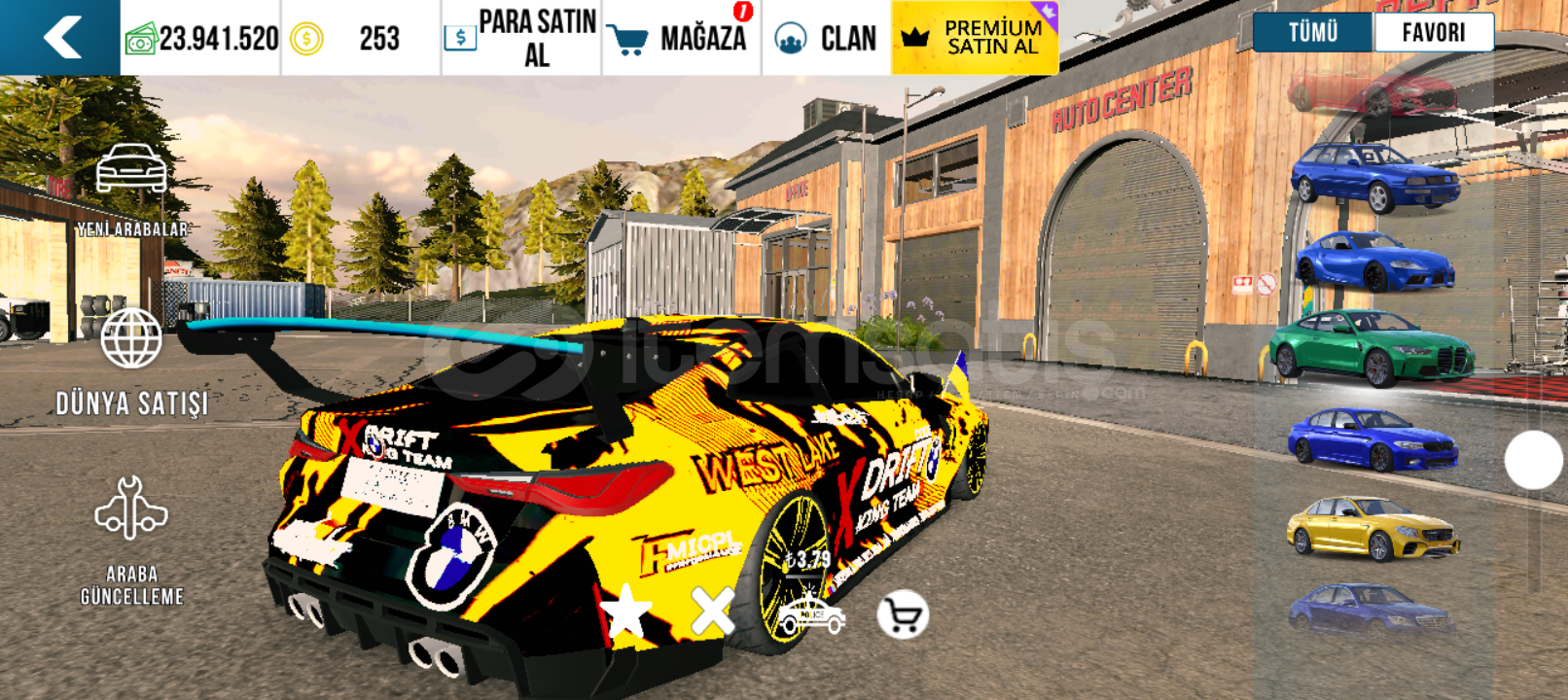1568x700 pixels.
Task: Click the white X icon below car
Action: [x=712, y=612]
